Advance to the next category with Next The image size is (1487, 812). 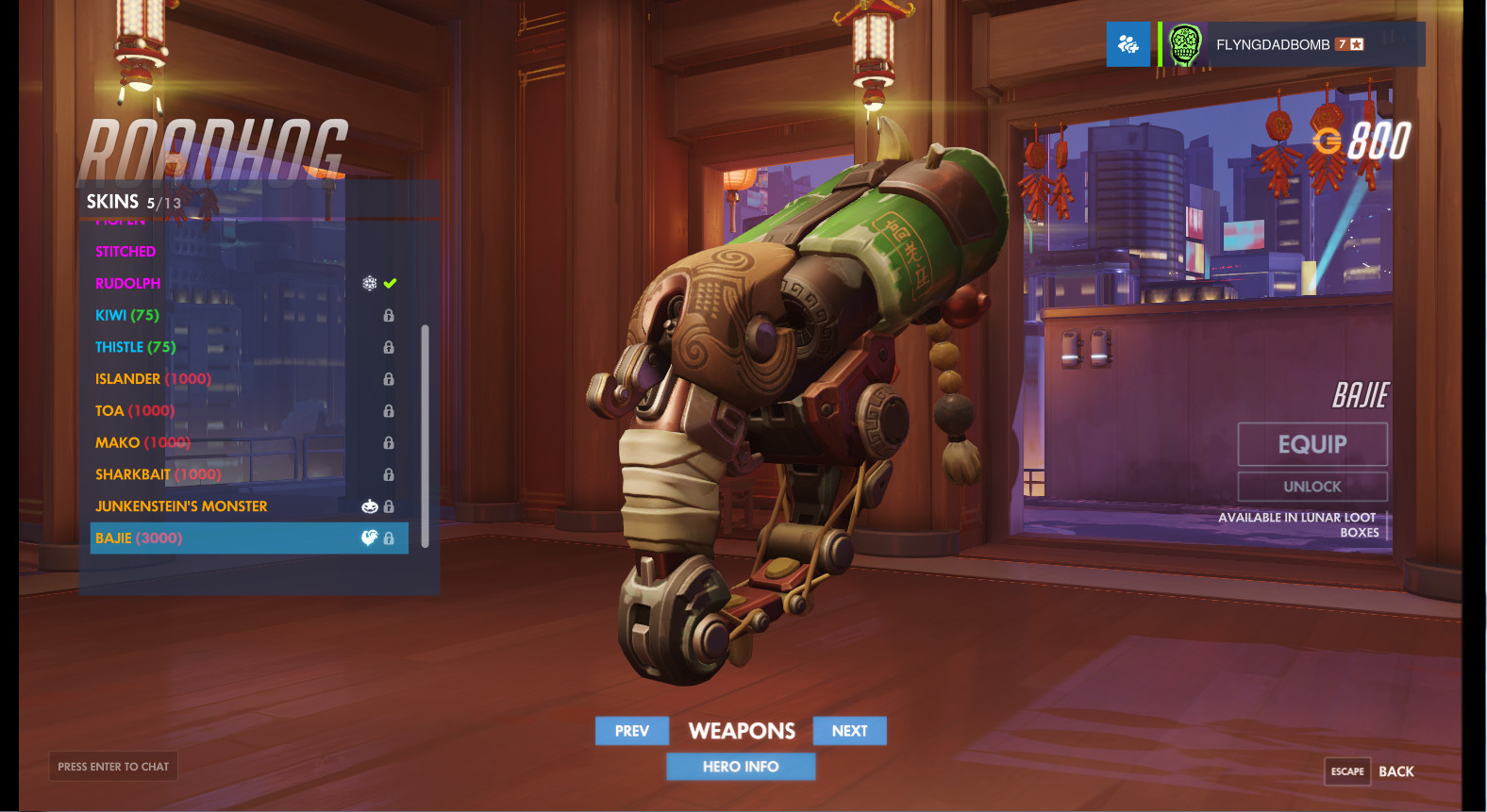point(849,731)
